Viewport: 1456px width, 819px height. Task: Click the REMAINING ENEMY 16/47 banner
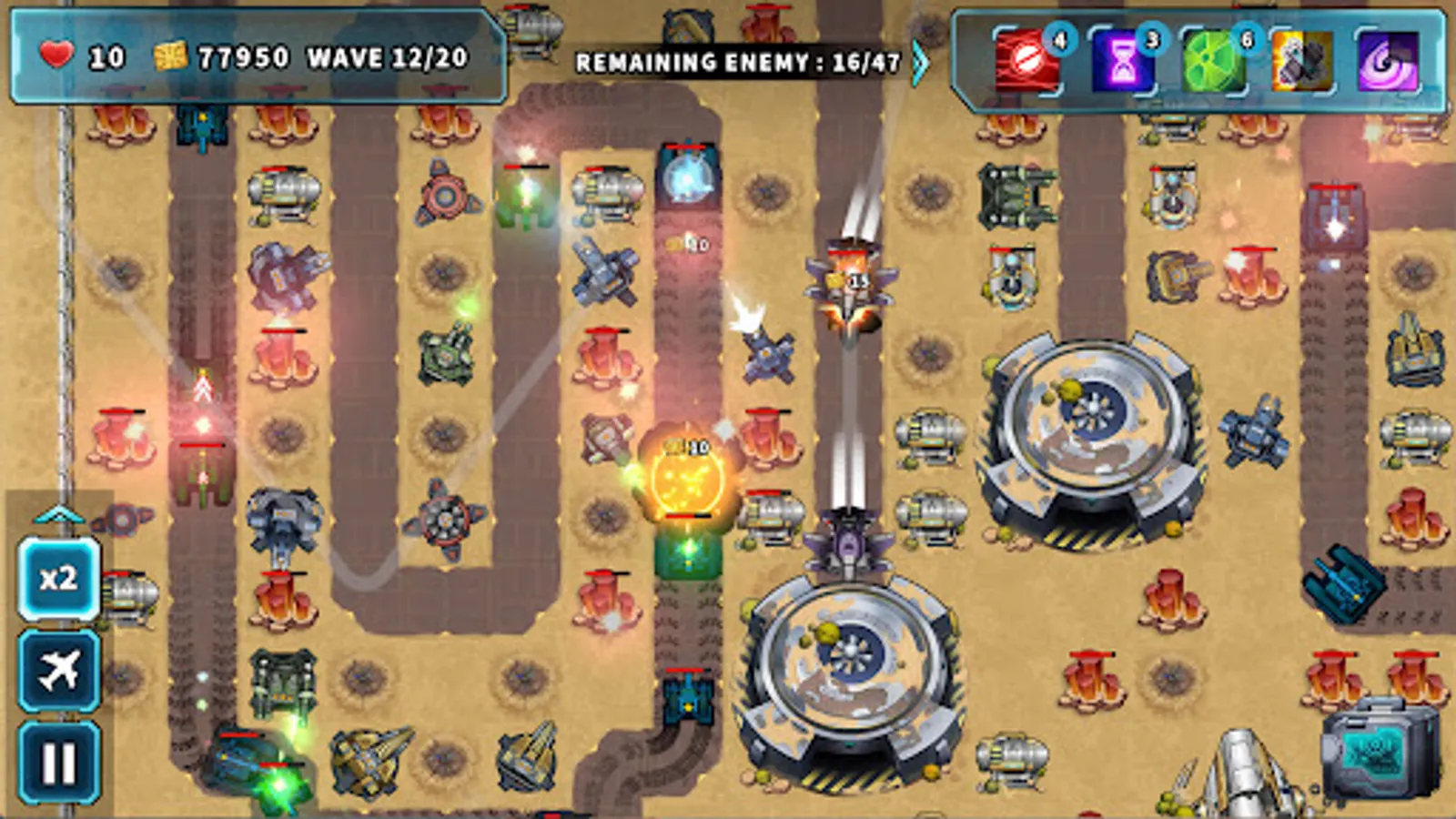coord(737,64)
